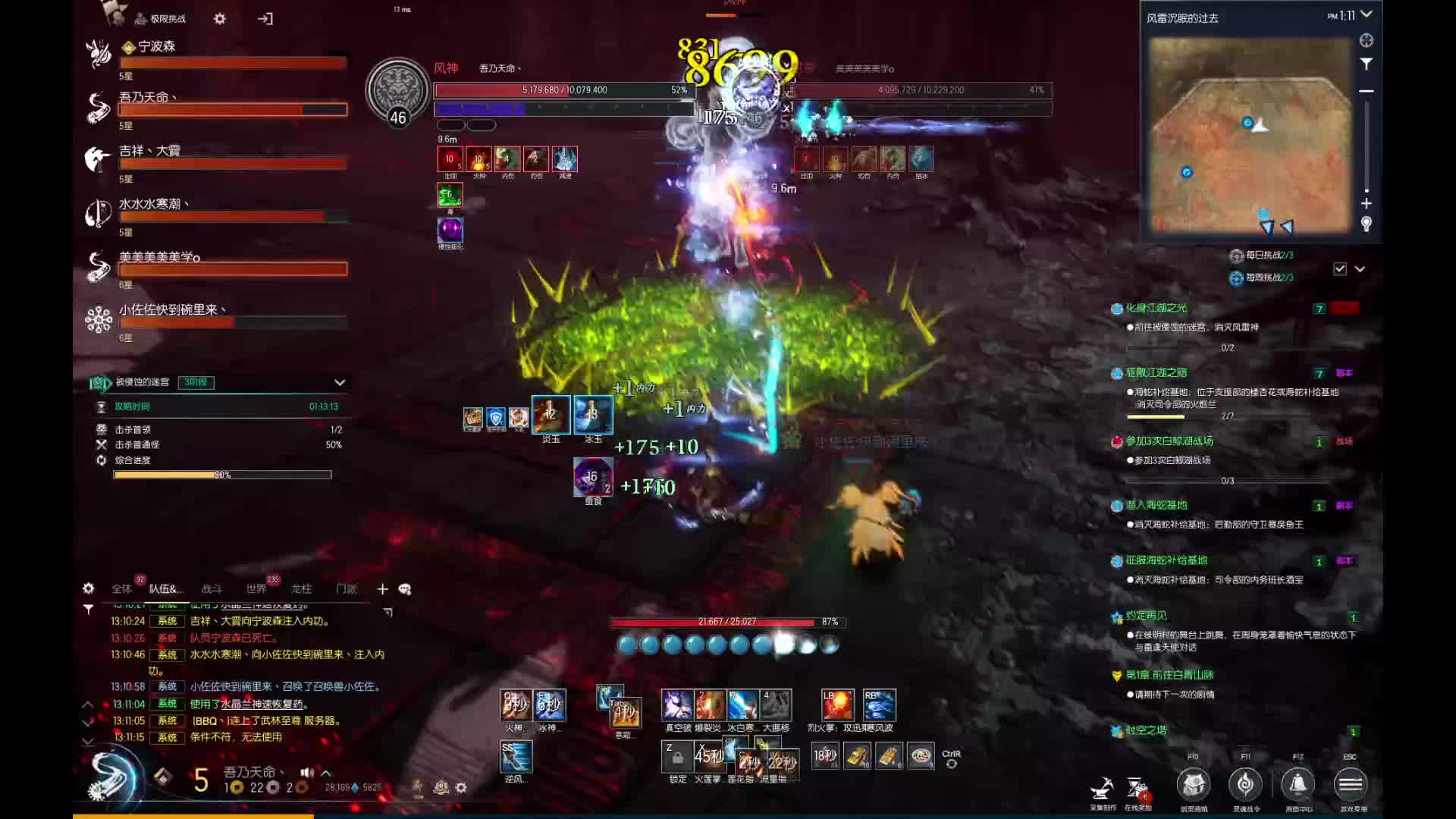Activate the 爆裂炎 skill

(x=710, y=705)
